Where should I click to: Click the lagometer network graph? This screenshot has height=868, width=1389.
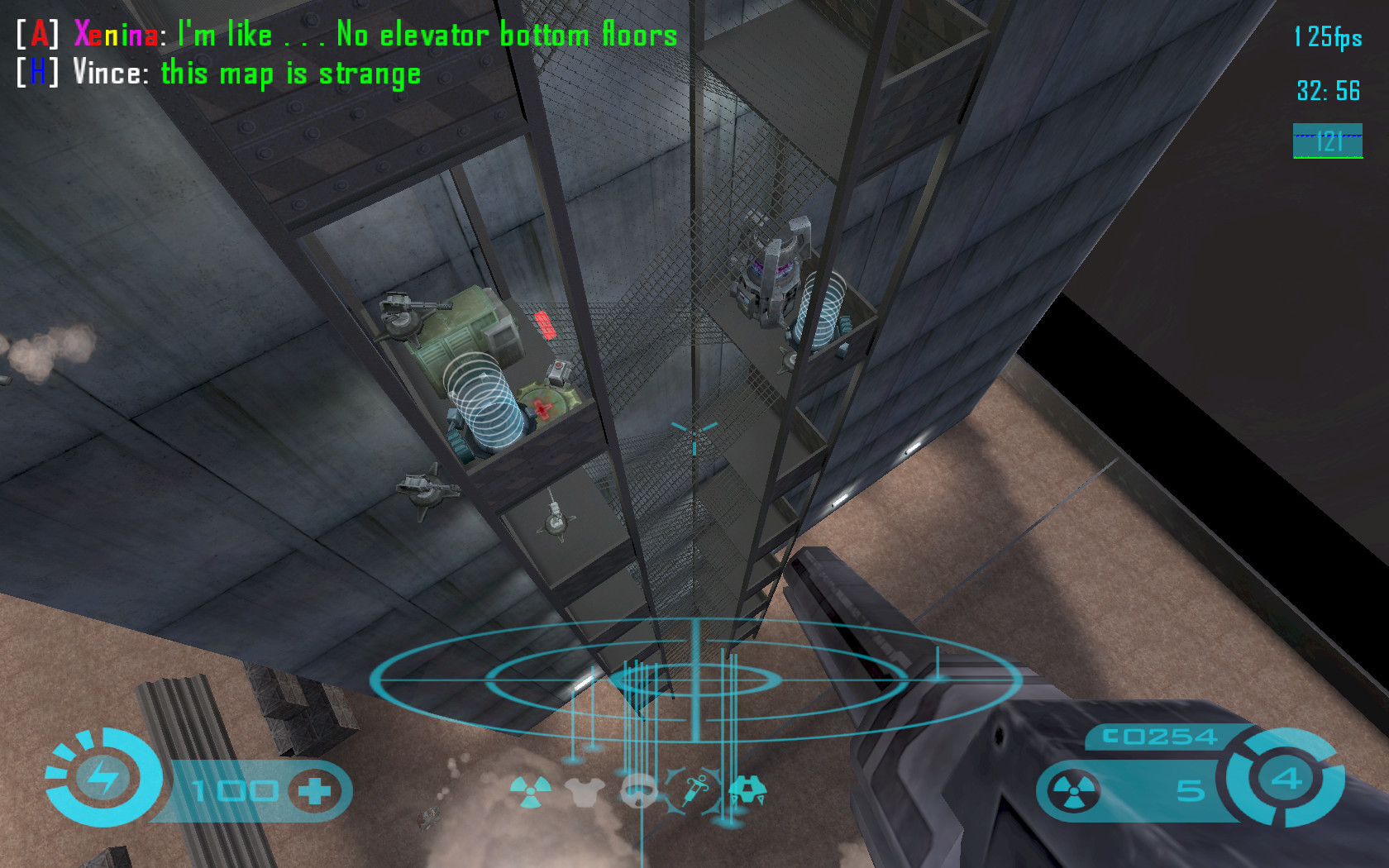(x=1328, y=141)
